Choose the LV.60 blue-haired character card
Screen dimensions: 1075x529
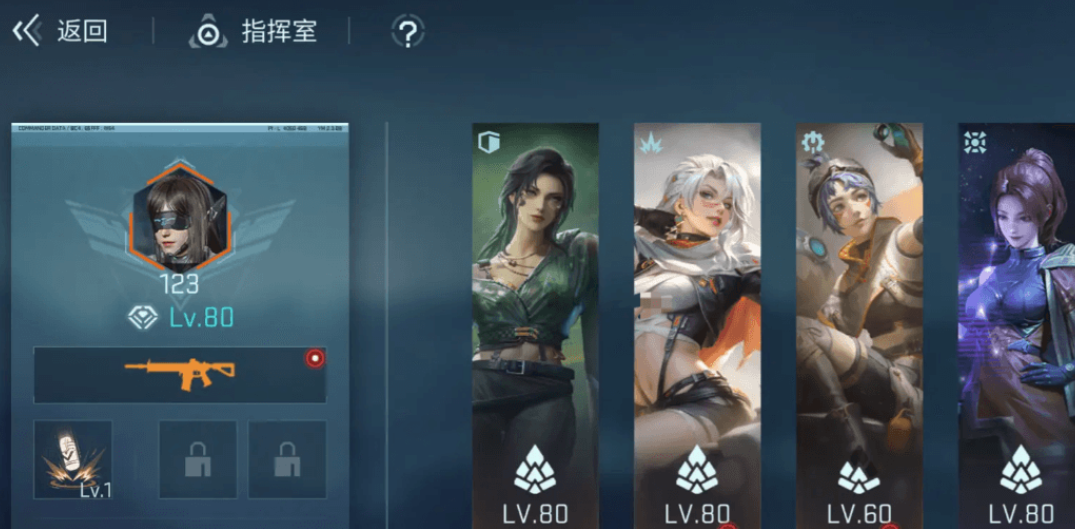859,320
